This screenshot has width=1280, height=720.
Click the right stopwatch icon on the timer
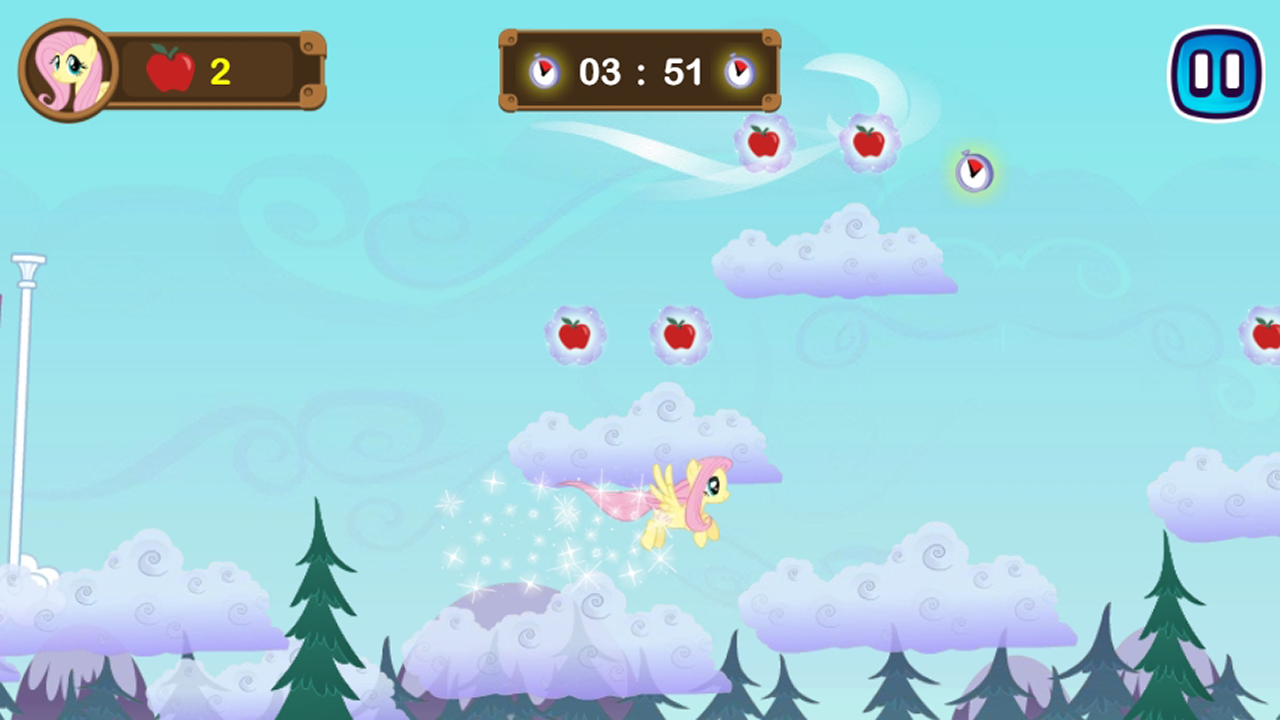[739, 71]
